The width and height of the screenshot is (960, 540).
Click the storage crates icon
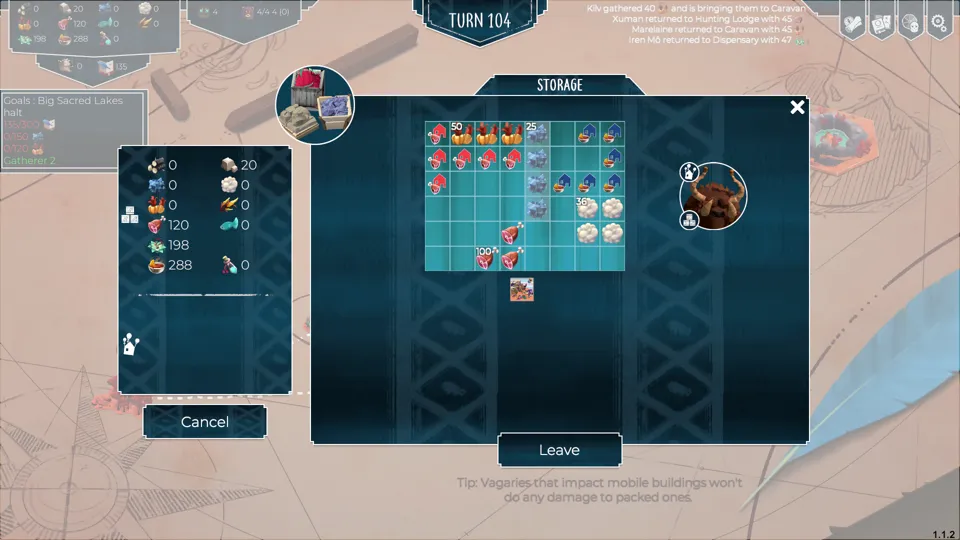pyautogui.click(x=315, y=104)
